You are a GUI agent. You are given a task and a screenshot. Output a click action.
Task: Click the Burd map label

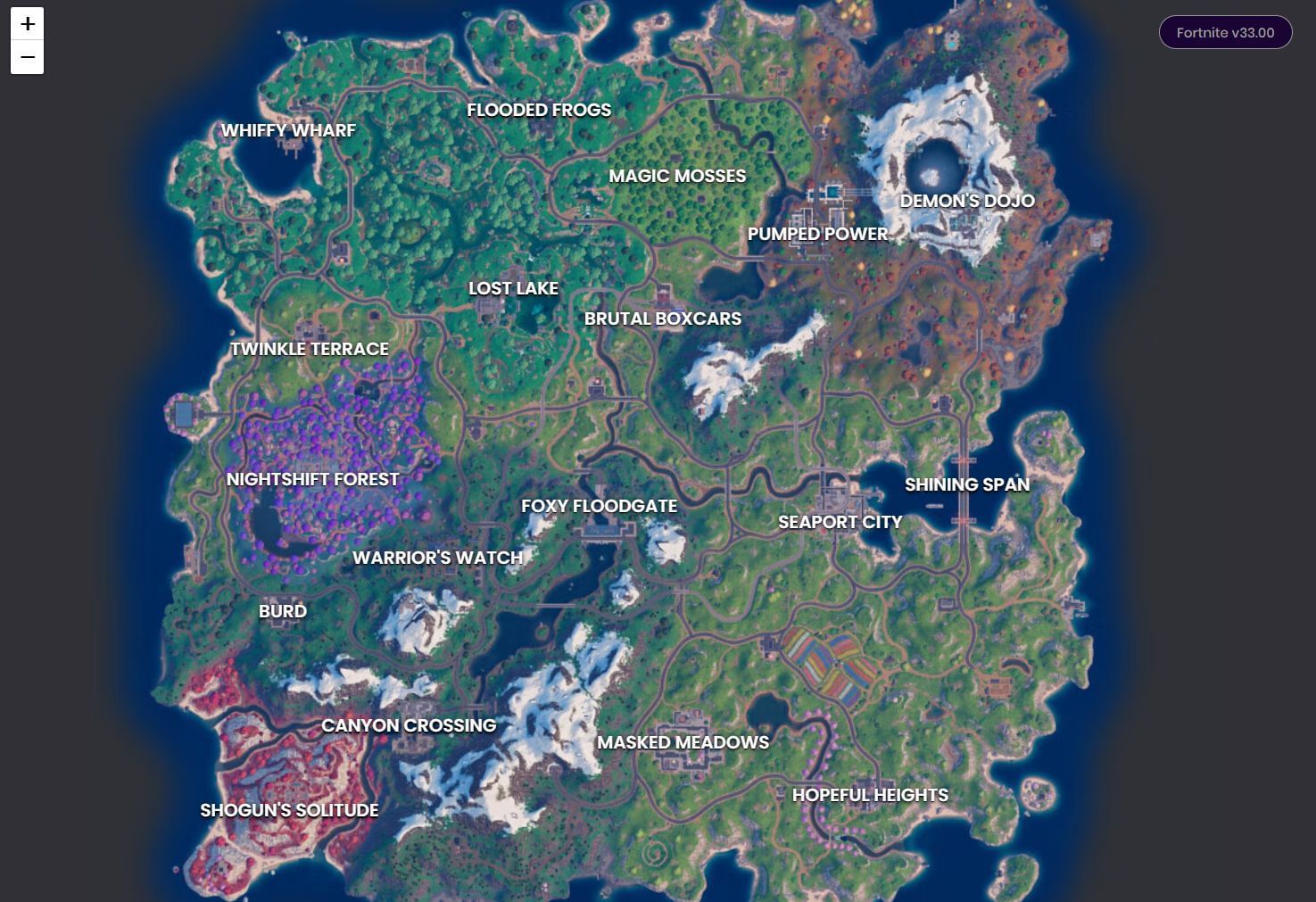tap(282, 611)
